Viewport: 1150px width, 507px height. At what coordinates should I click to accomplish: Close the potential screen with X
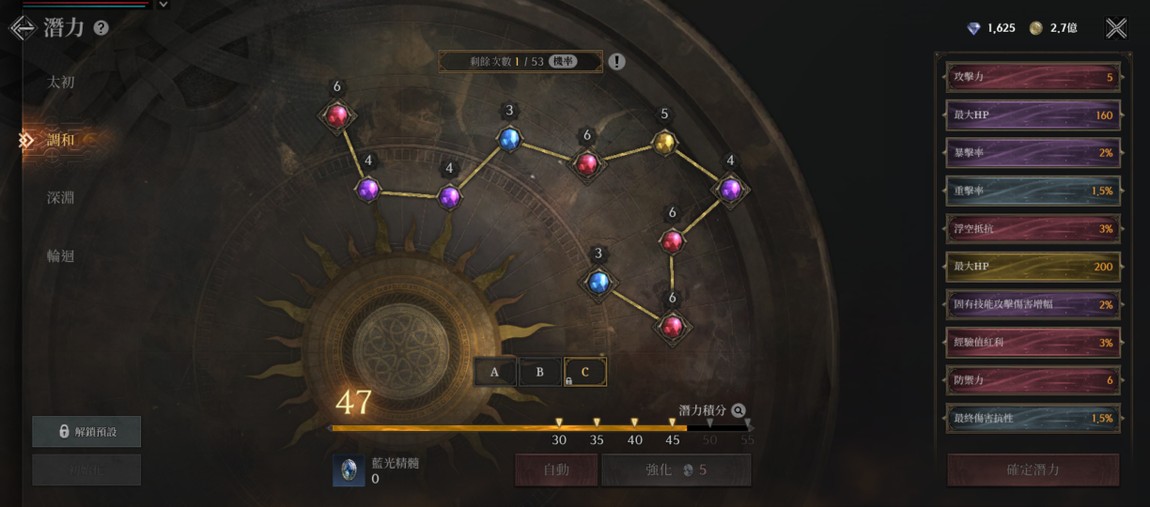(x=1116, y=28)
